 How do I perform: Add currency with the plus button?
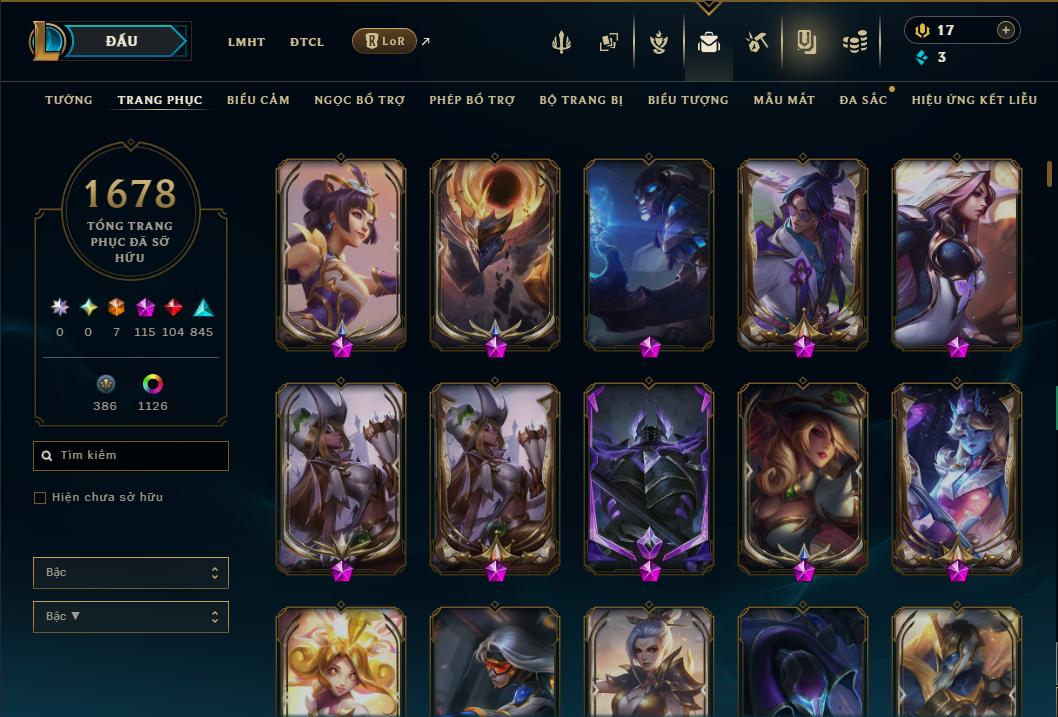pos(1006,30)
